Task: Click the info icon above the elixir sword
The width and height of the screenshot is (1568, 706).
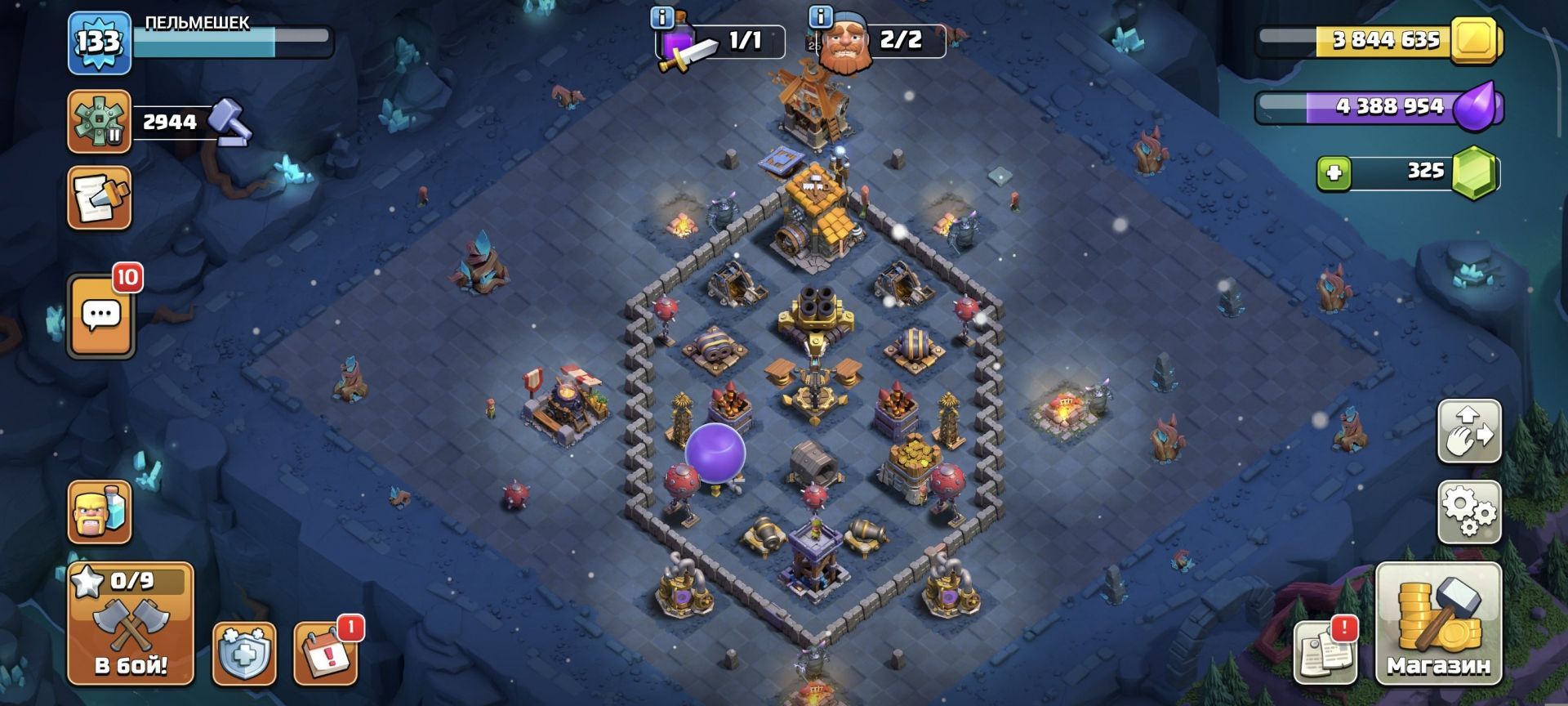Action: click(x=662, y=17)
